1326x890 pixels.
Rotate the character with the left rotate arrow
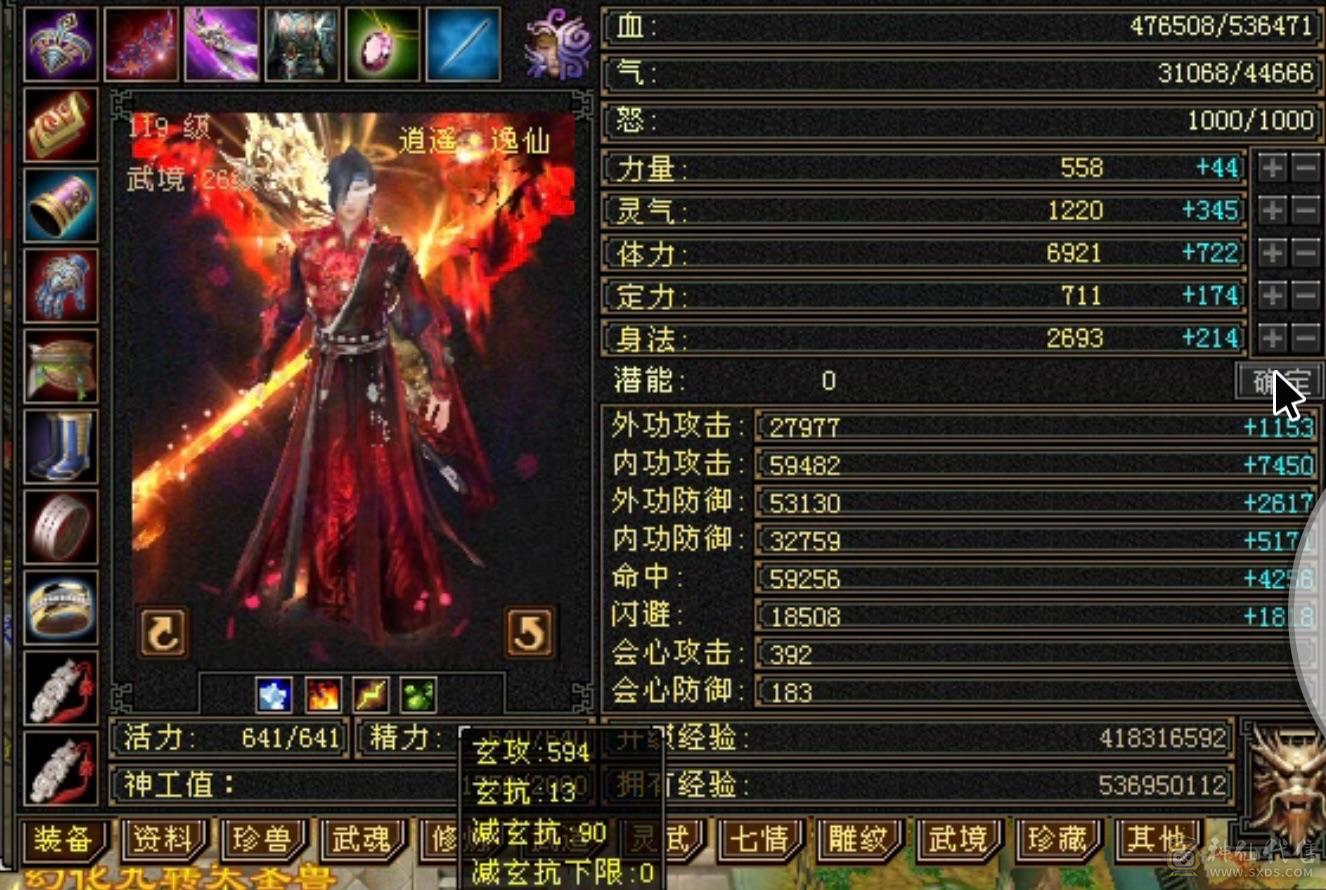tap(162, 634)
